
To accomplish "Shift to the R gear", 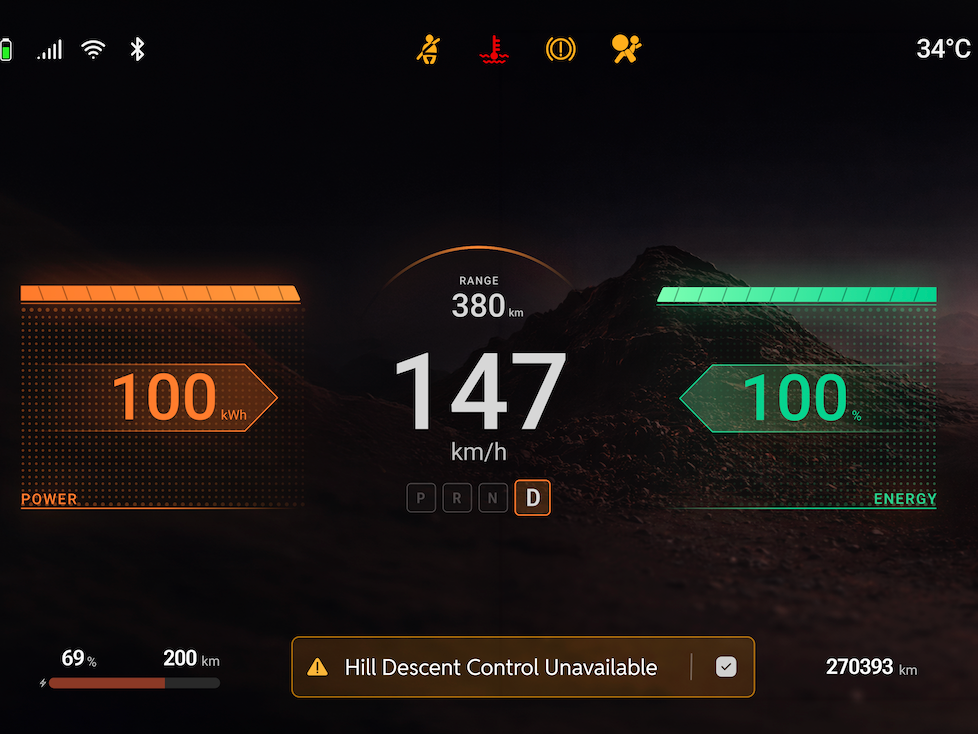I will point(457,498).
